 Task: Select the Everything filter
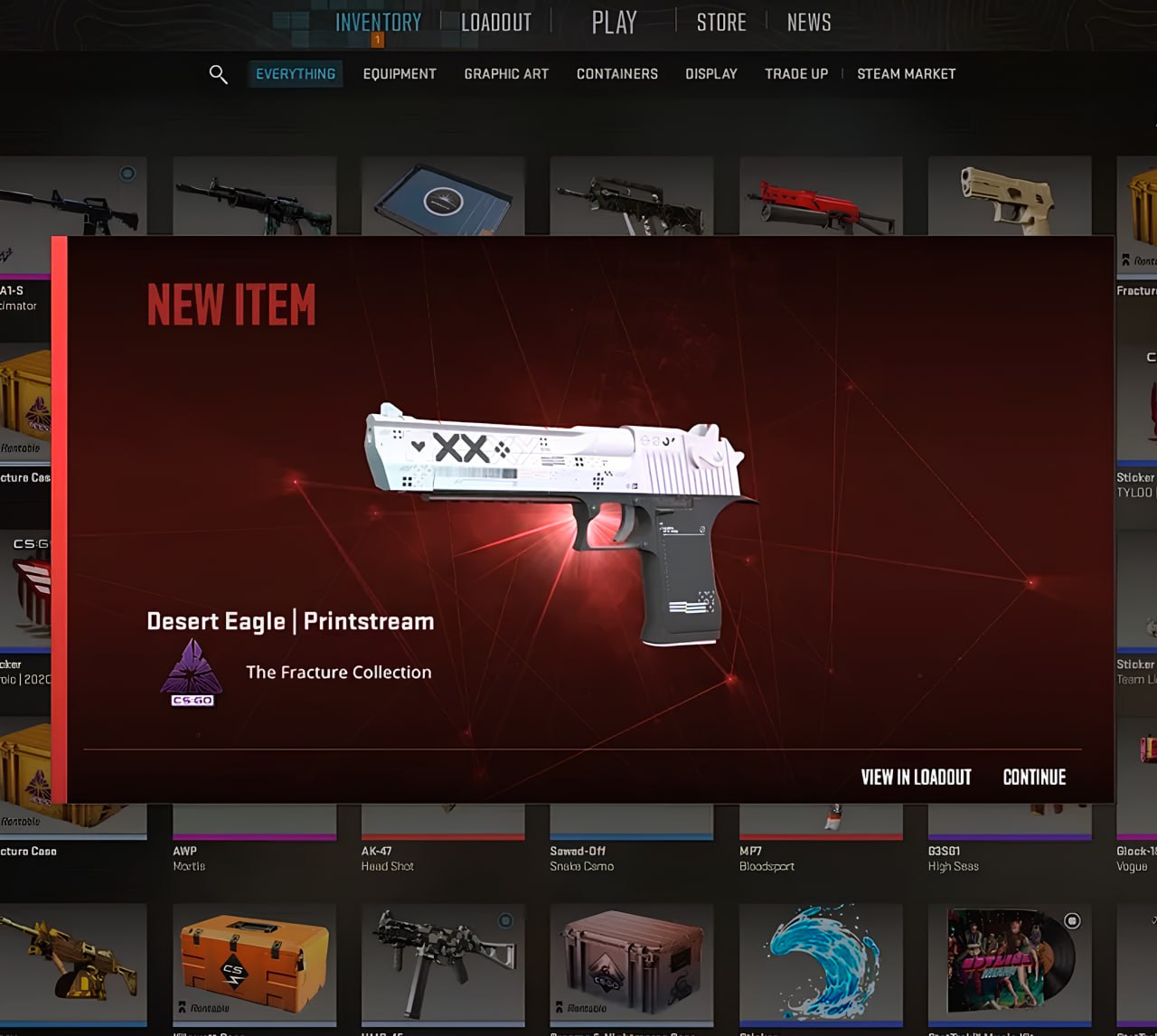(x=296, y=74)
